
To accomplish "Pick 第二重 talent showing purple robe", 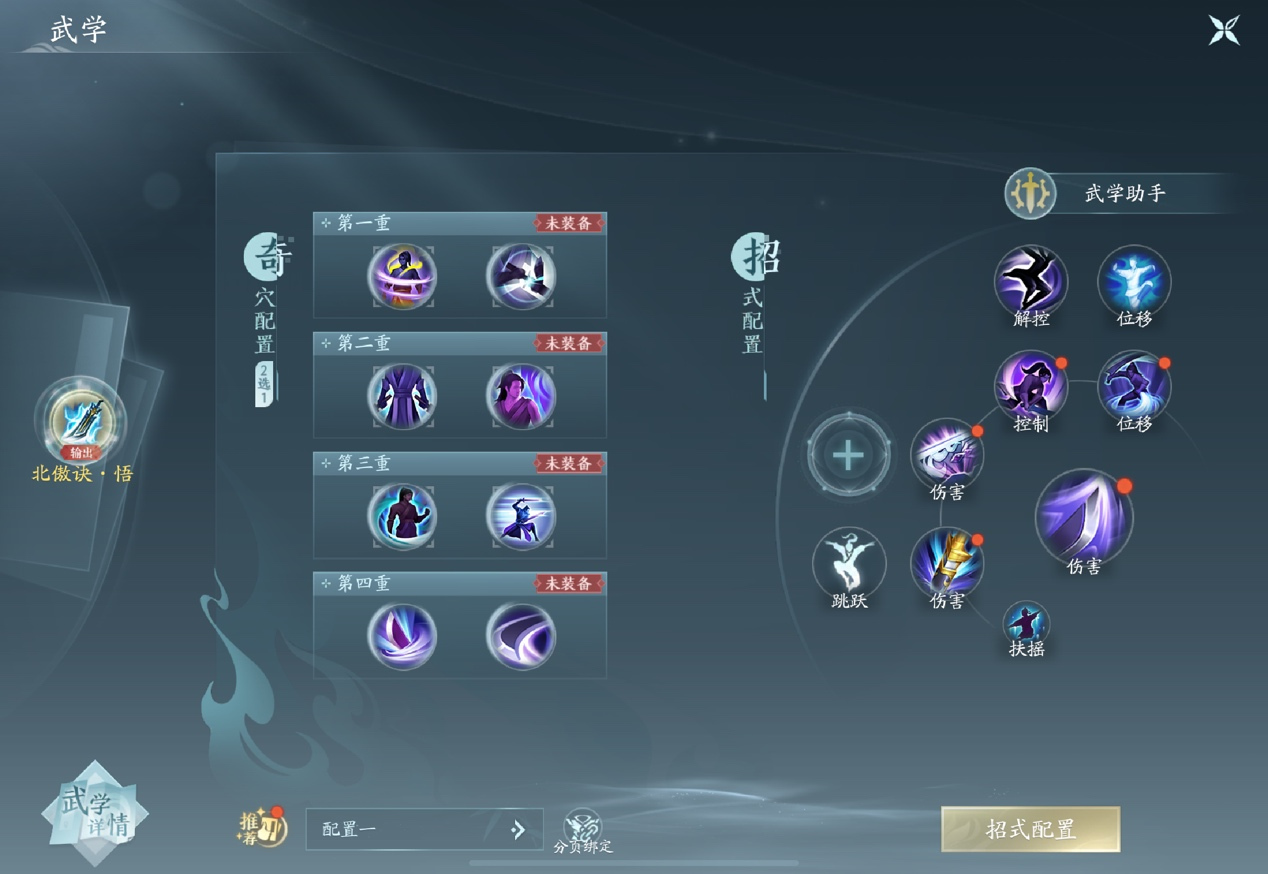I will point(402,396).
